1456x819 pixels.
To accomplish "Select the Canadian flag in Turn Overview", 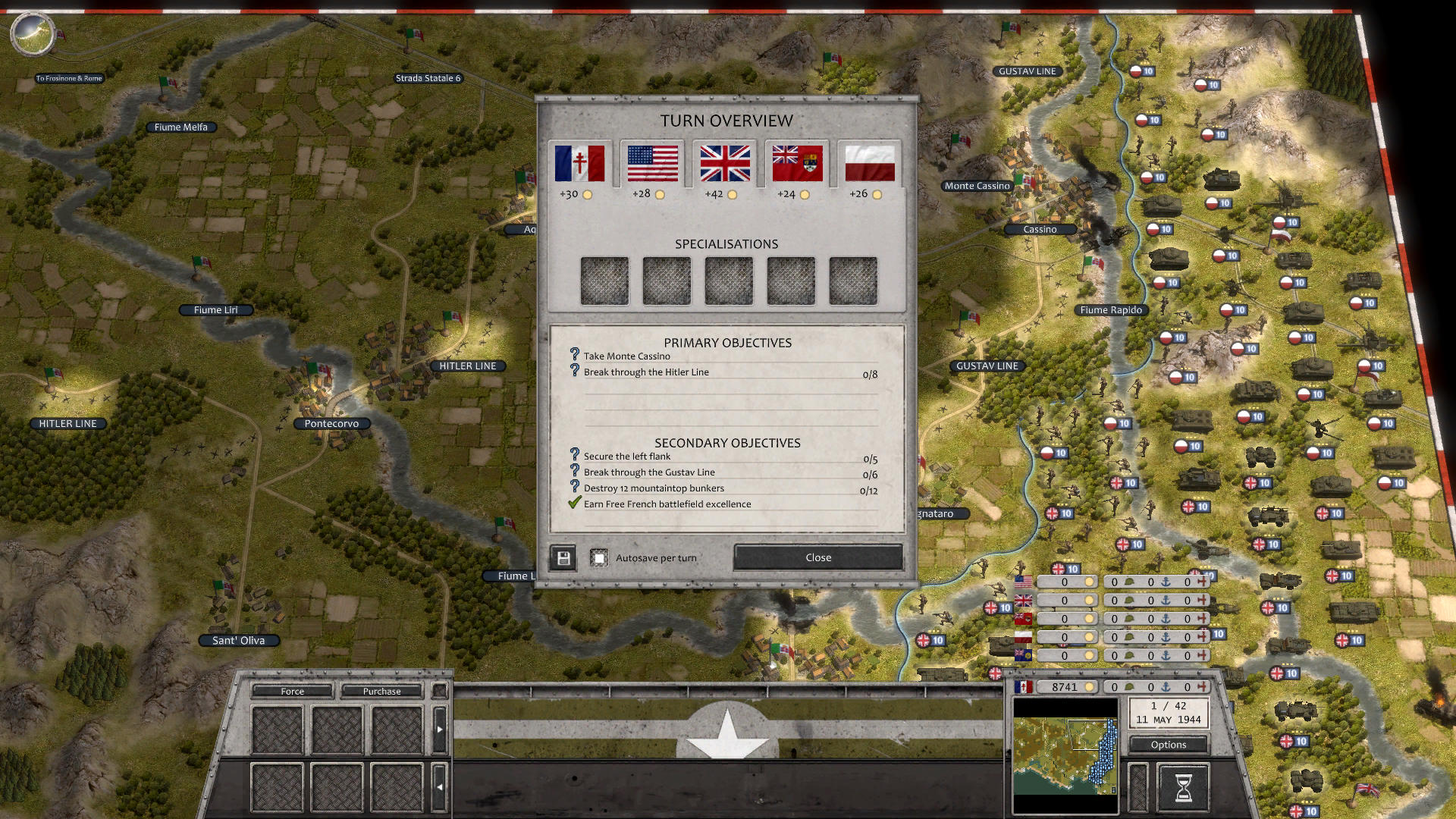I will click(x=797, y=163).
